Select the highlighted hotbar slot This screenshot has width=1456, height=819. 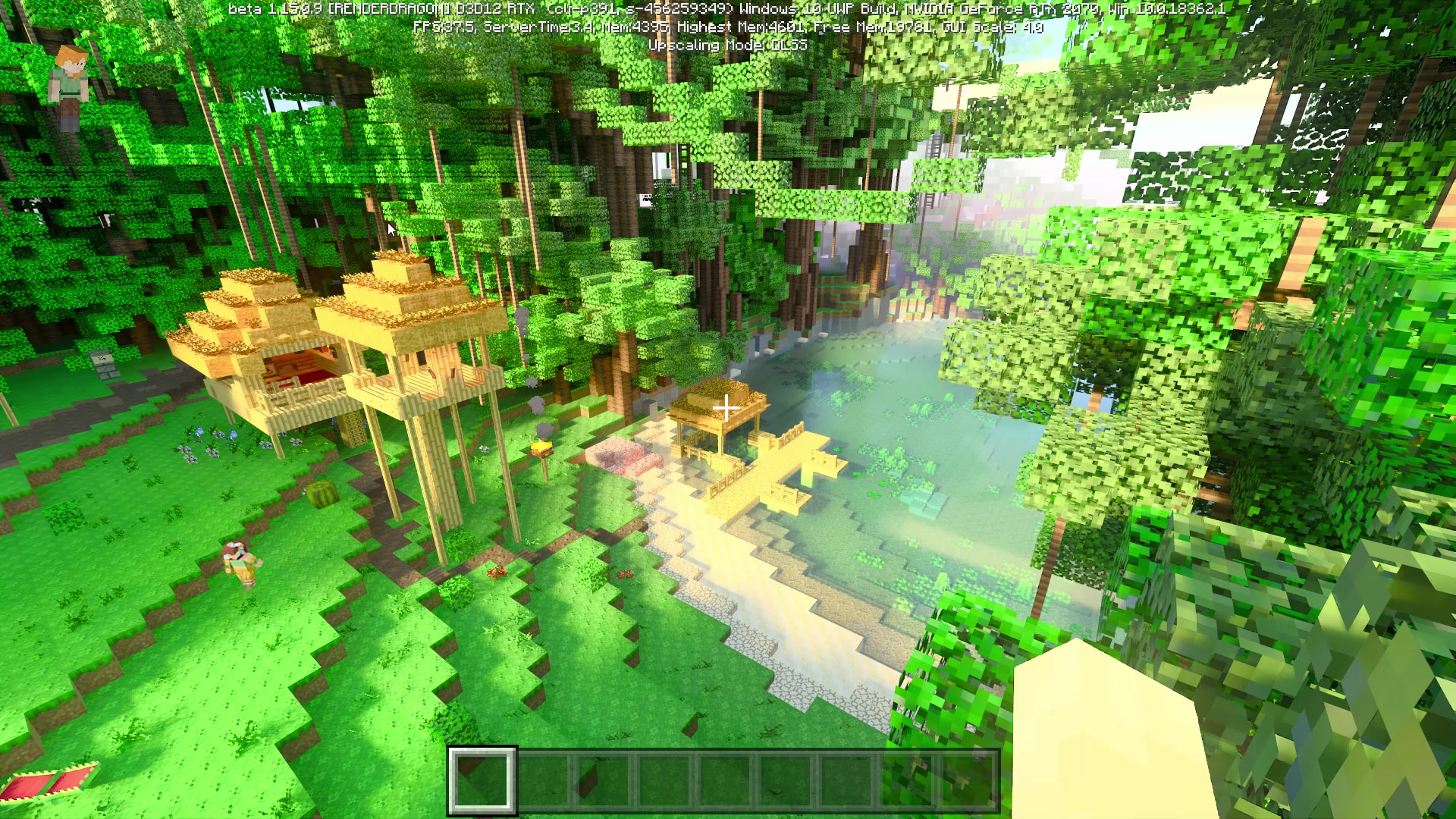click(482, 780)
